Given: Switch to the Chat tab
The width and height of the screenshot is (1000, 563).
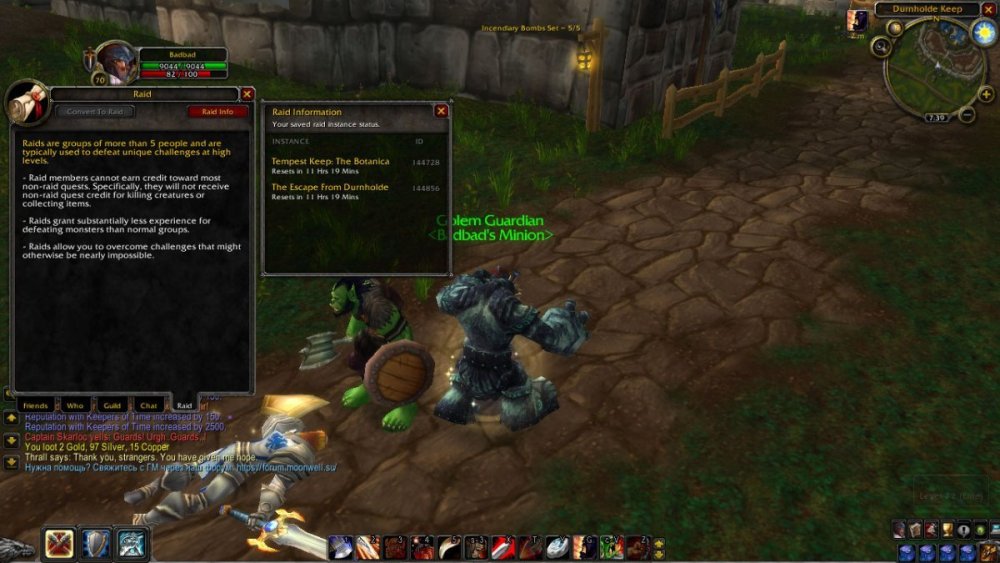Looking at the screenshot, I should 149,406.
